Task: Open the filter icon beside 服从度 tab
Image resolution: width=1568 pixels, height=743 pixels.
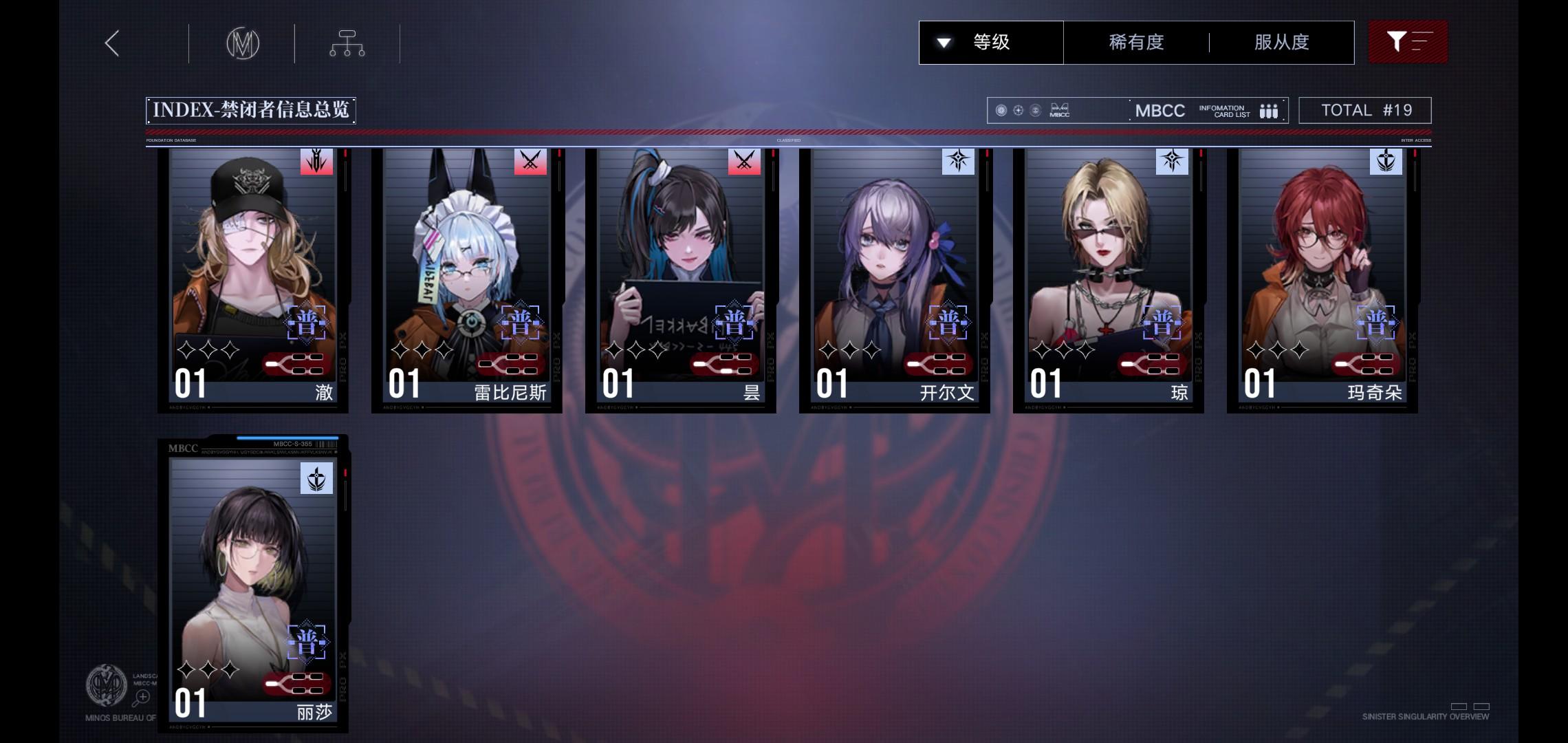Action: coord(1407,42)
